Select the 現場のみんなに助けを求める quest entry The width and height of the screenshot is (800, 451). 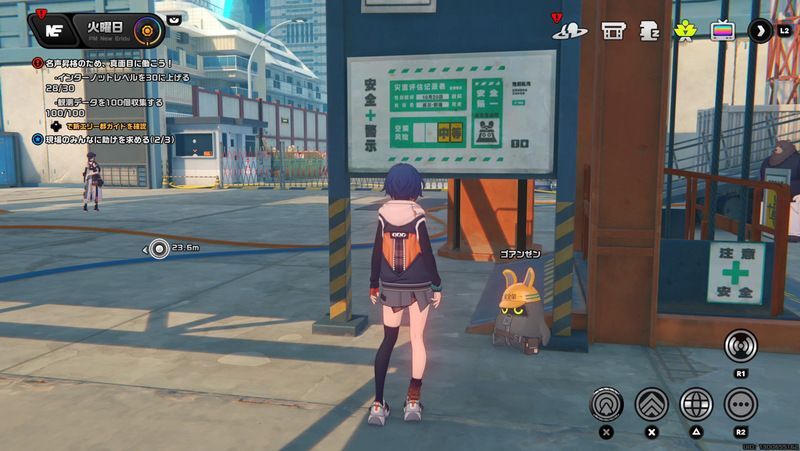tap(103, 140)
